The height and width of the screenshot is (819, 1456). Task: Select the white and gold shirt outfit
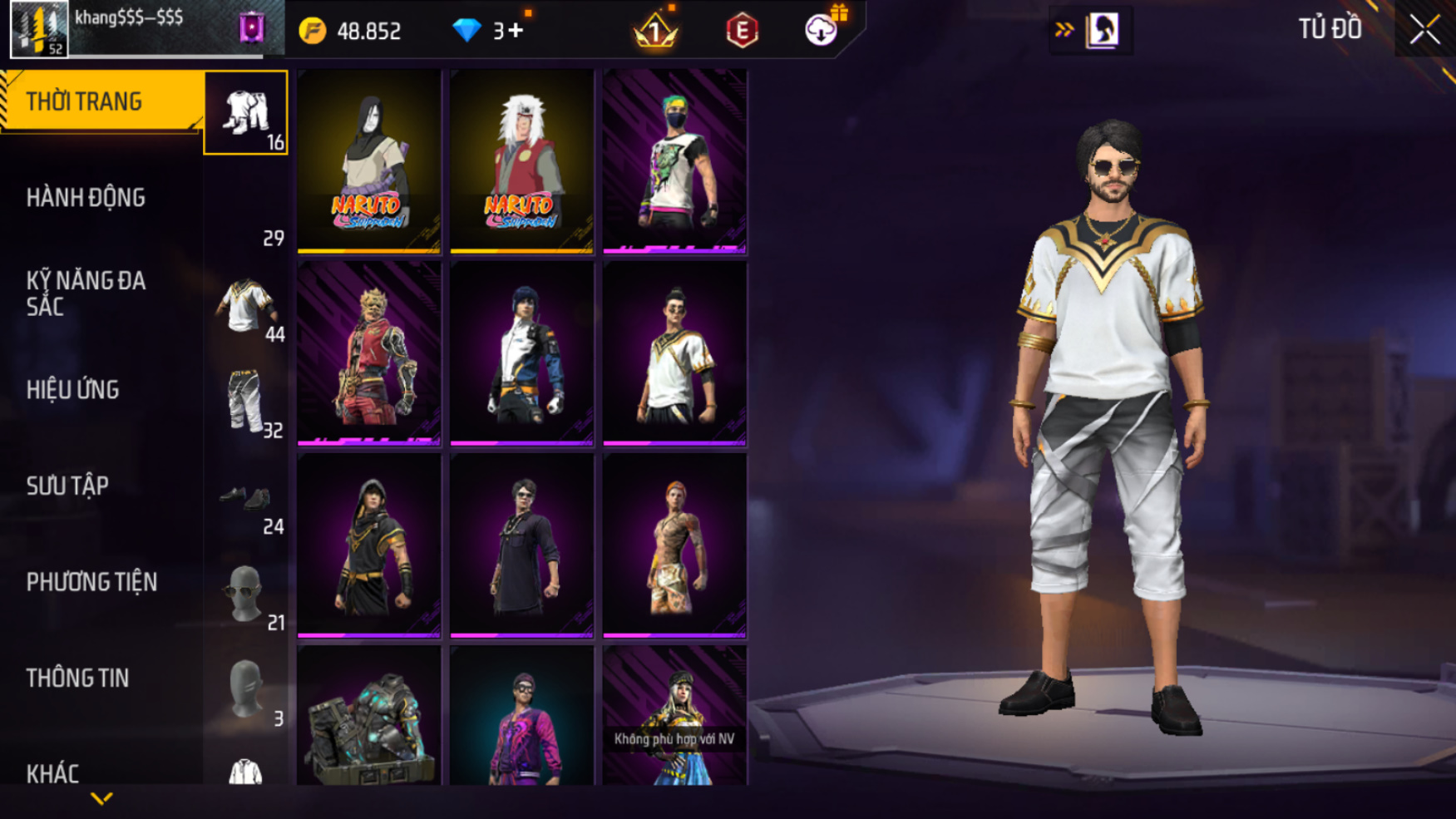[x=674, y=353]
